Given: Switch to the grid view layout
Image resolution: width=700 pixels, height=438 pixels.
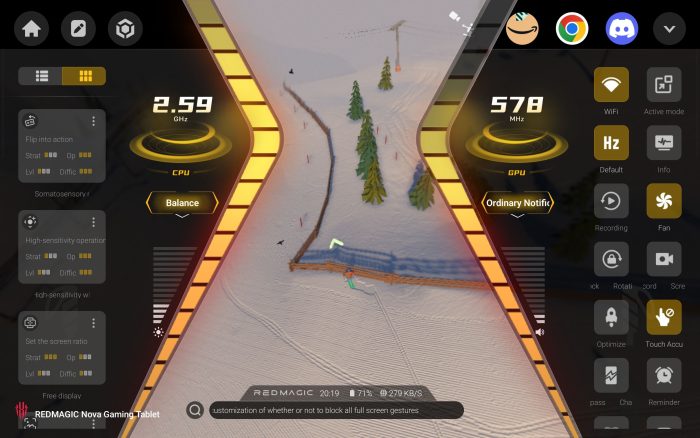Looking at the screenshot, I should (x=84, y=76).
